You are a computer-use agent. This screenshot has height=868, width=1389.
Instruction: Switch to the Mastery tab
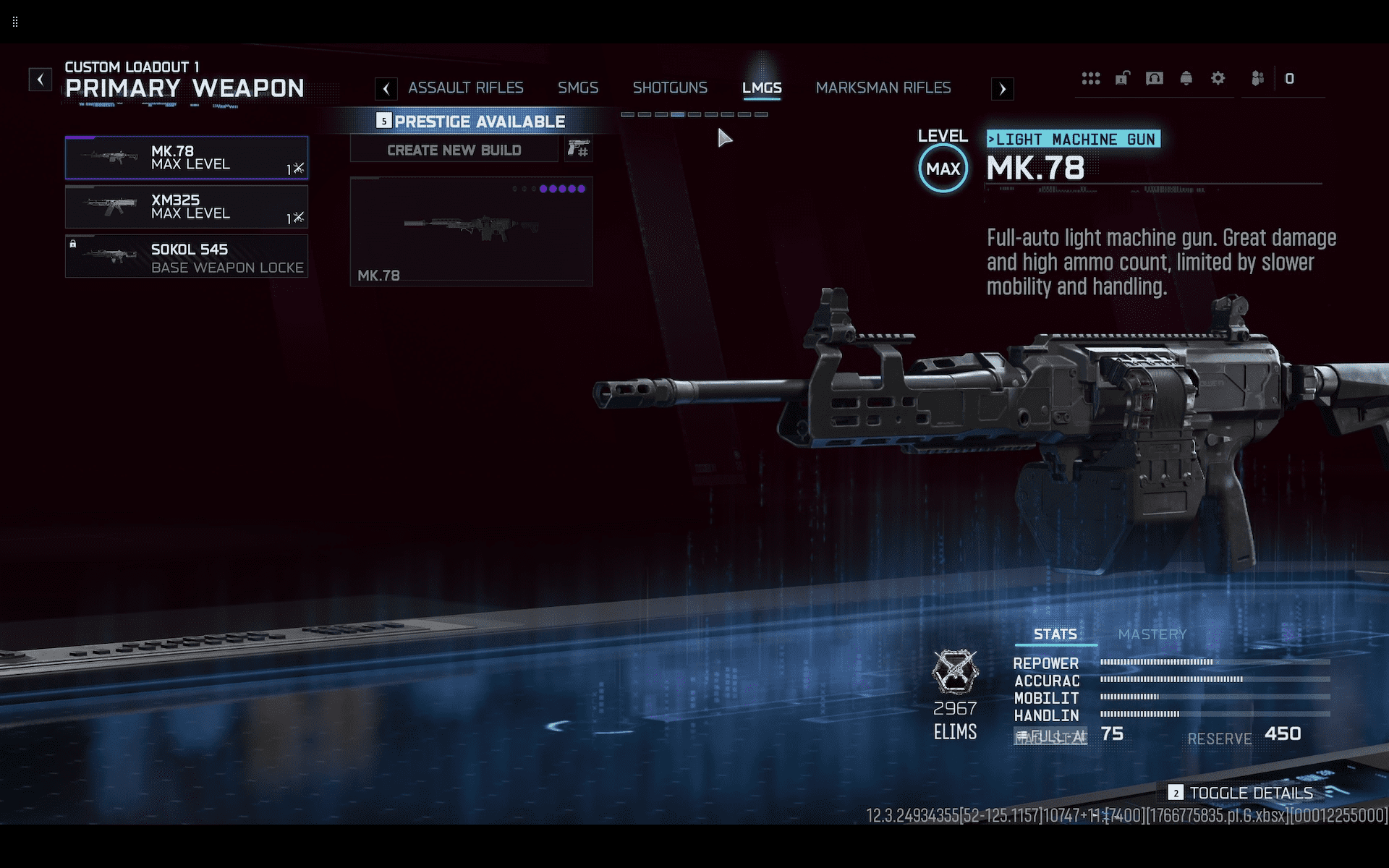point(1152,634)
